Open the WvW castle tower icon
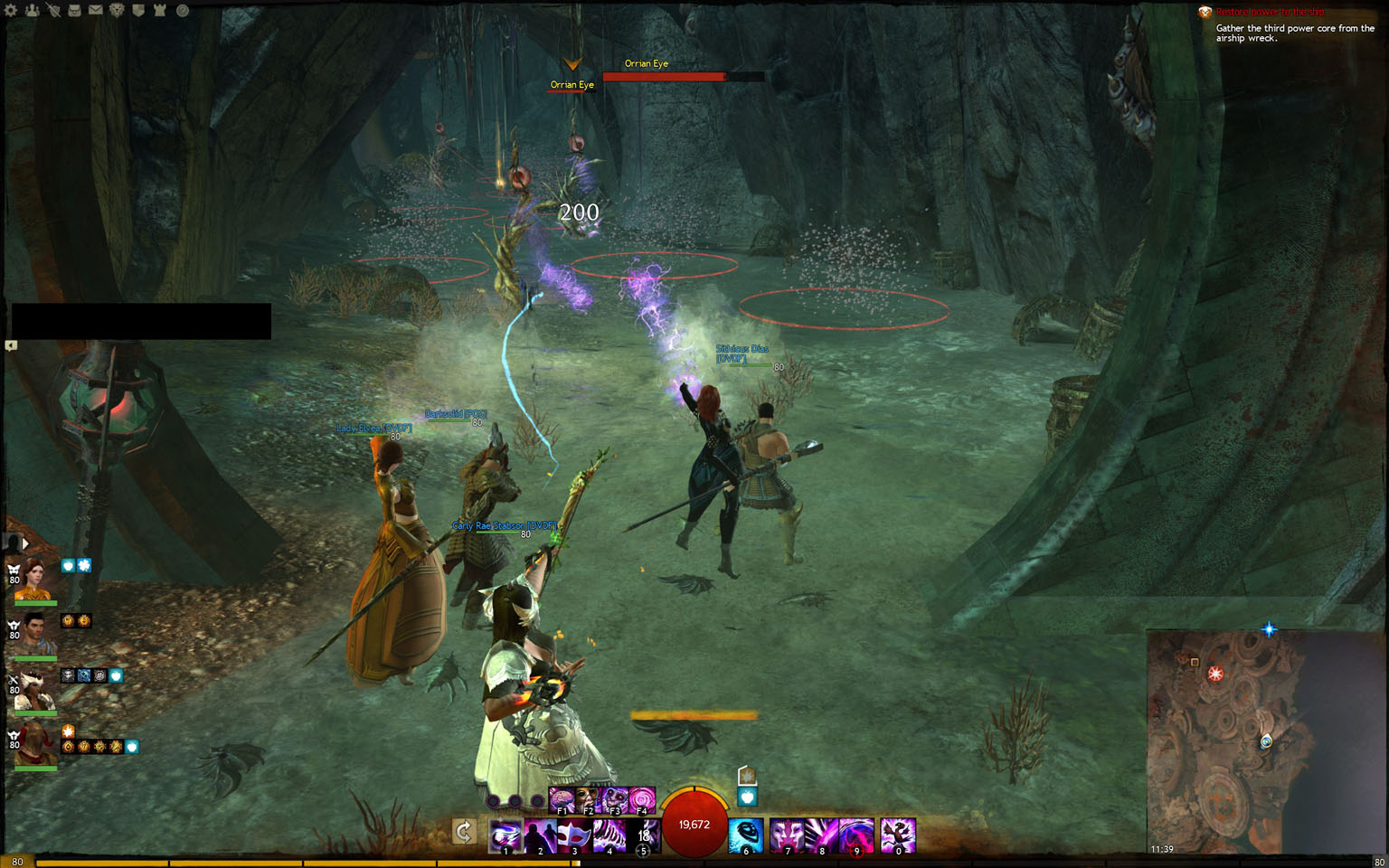The image size is (1389, 868). [x=160, y=11]
